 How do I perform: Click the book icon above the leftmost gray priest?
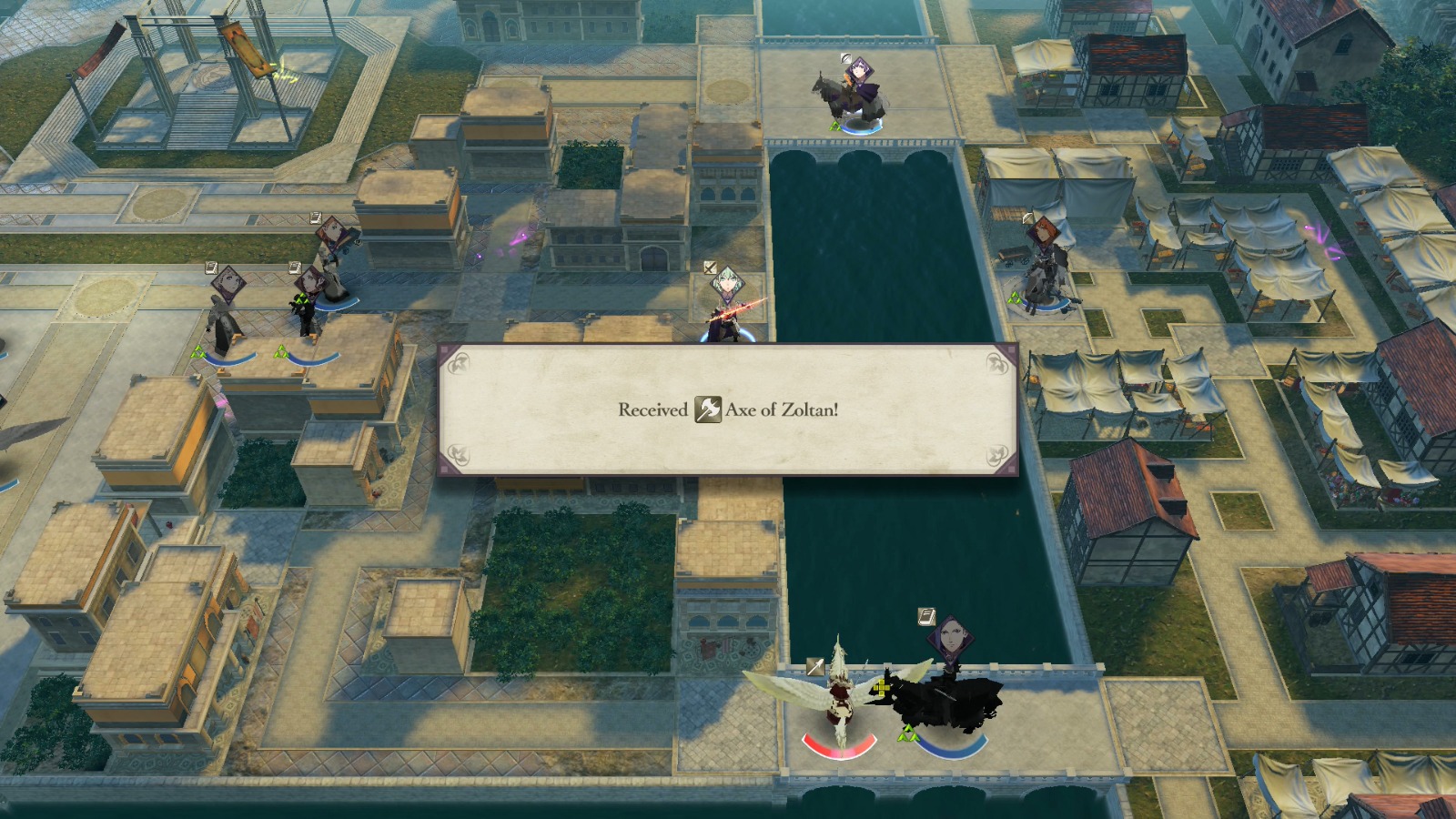(x=209, y=267)
